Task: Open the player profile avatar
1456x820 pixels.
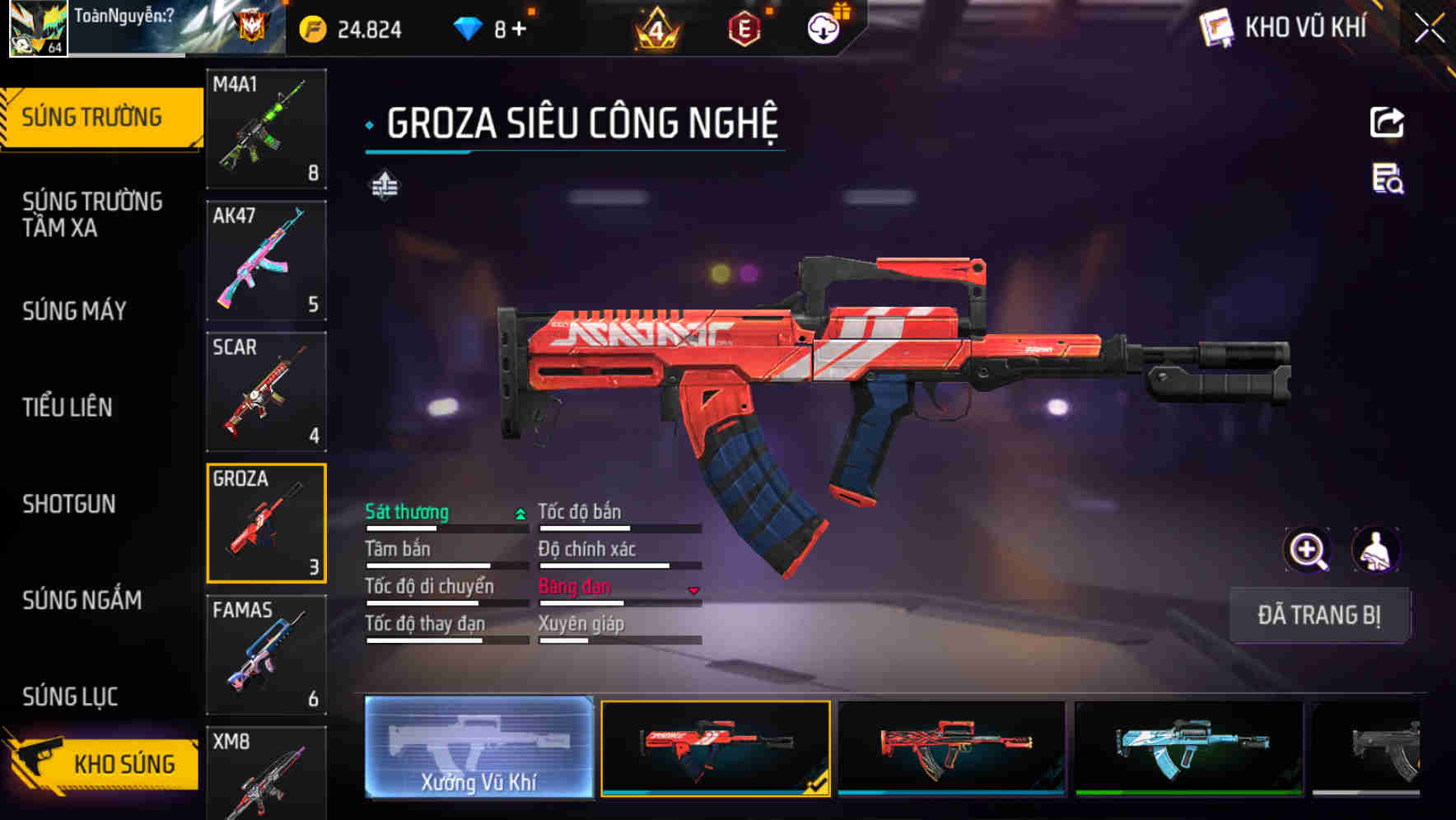Action: 38,28
